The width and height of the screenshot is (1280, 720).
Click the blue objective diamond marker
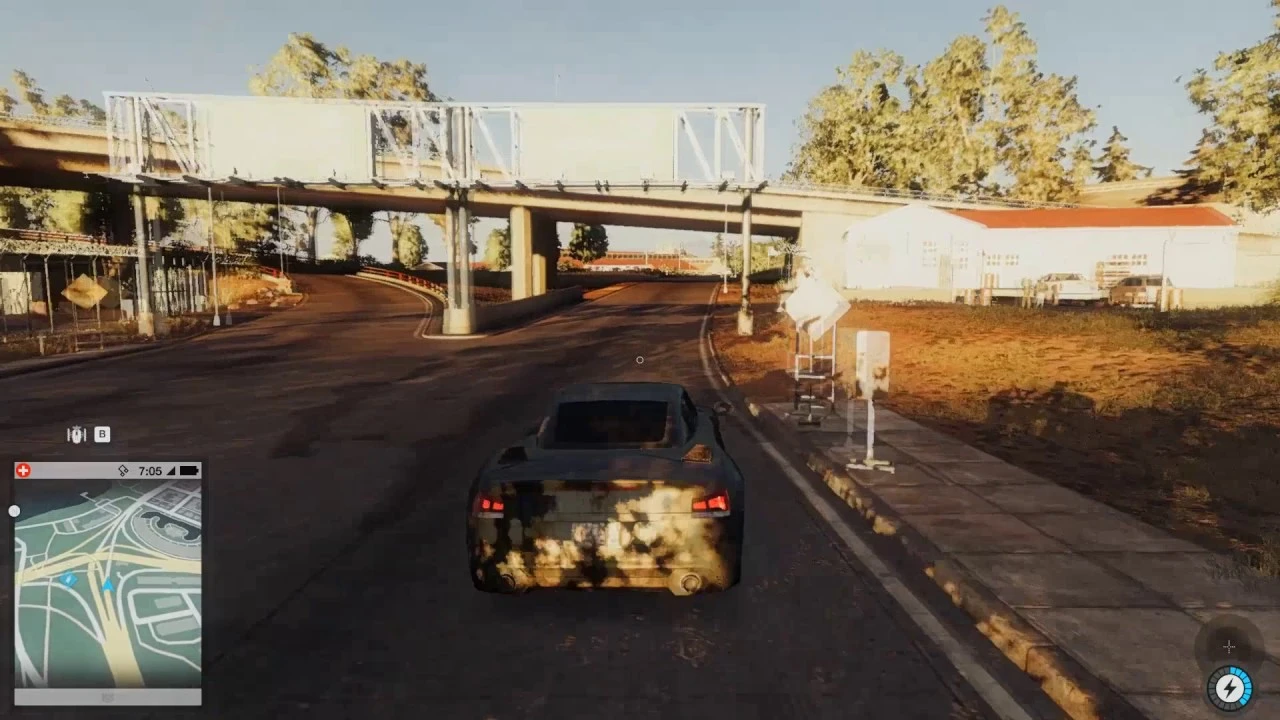tap(70, 578)
